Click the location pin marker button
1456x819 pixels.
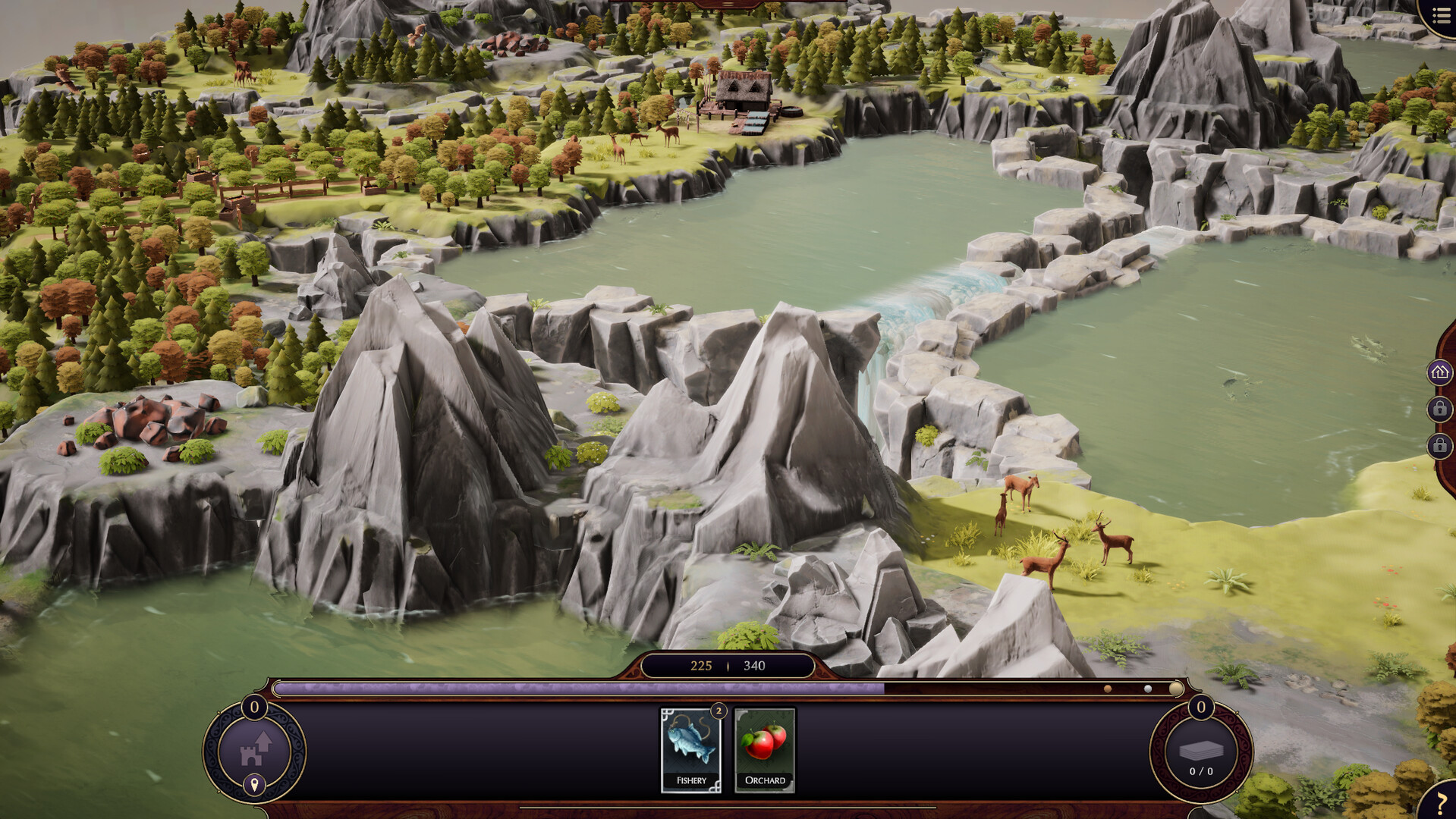point(254,785)
